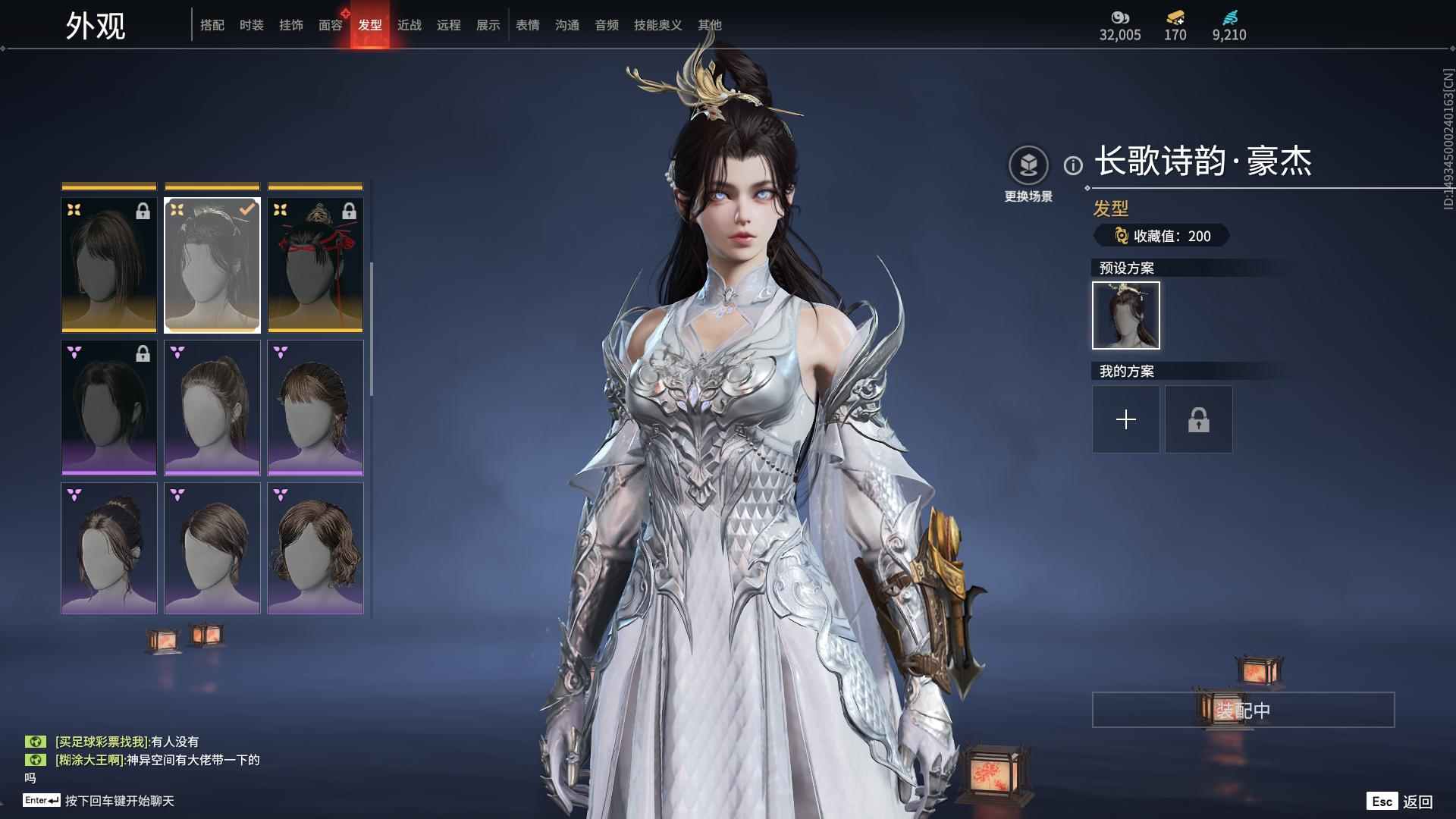Open the 表情 tab
This screenshot has height=819, width=1456.
tap(528, 25)
